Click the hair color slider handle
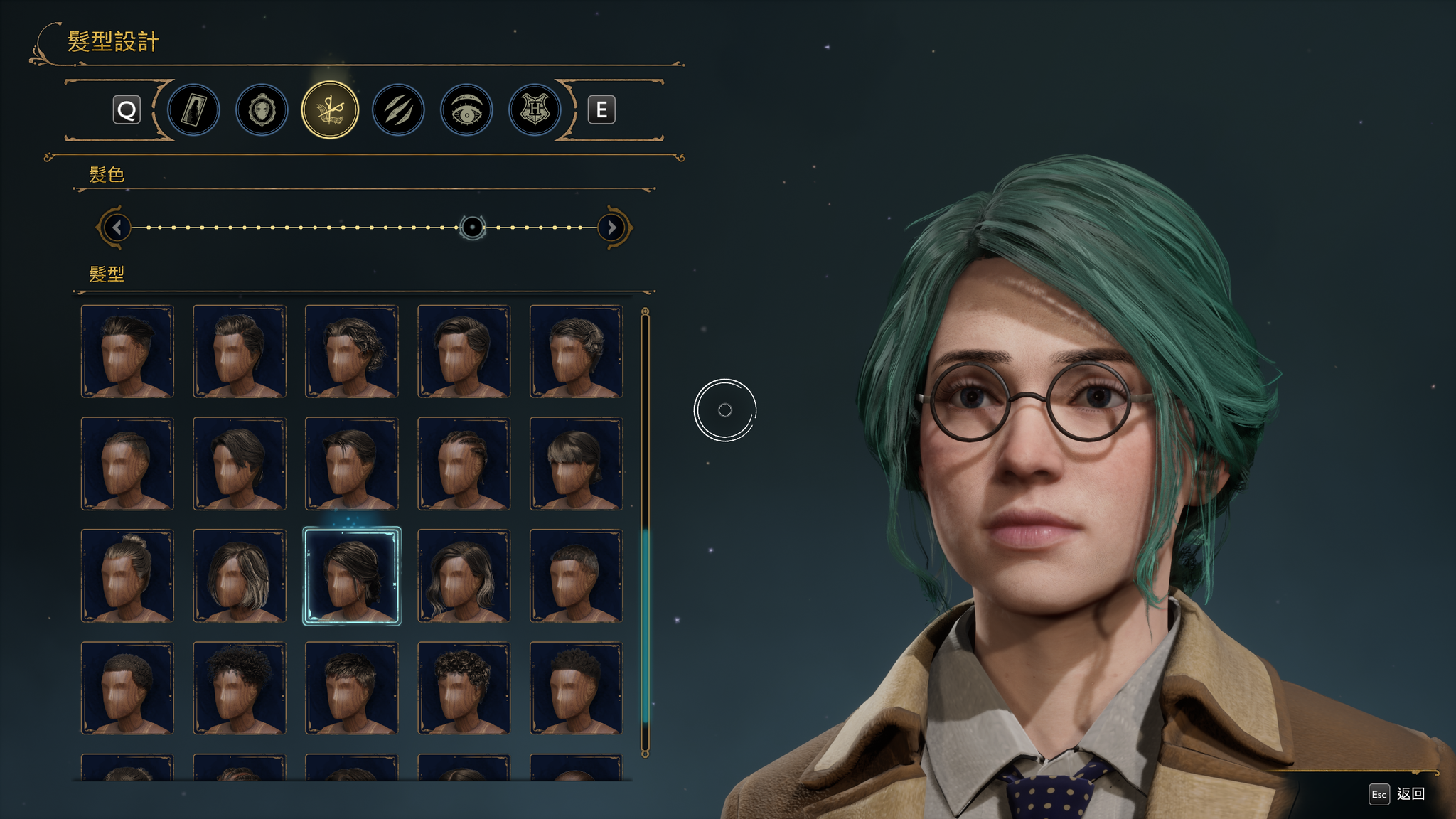 [x=472, y=227]
